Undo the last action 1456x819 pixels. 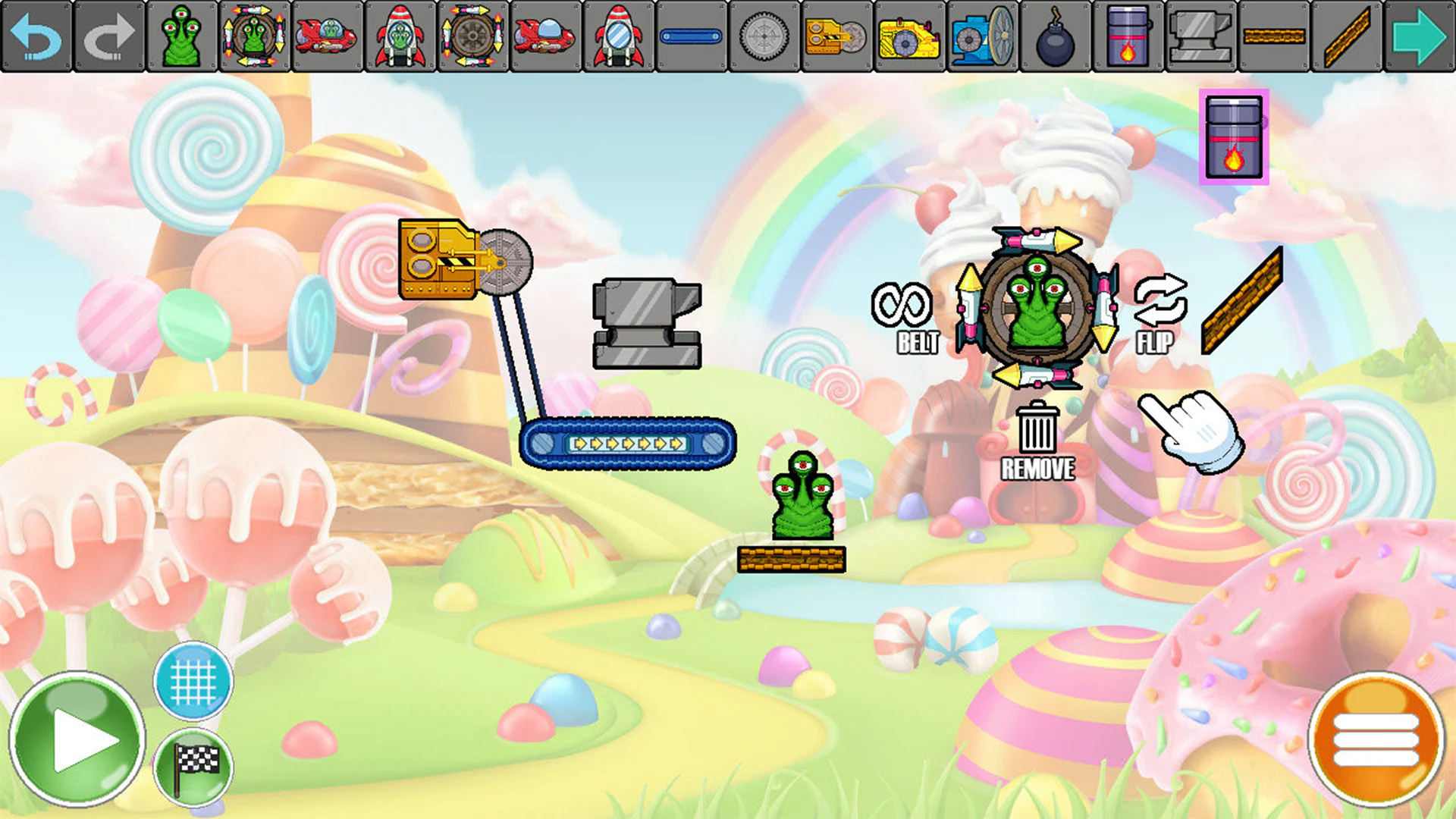pyautogui.click(x=38, y=36)
